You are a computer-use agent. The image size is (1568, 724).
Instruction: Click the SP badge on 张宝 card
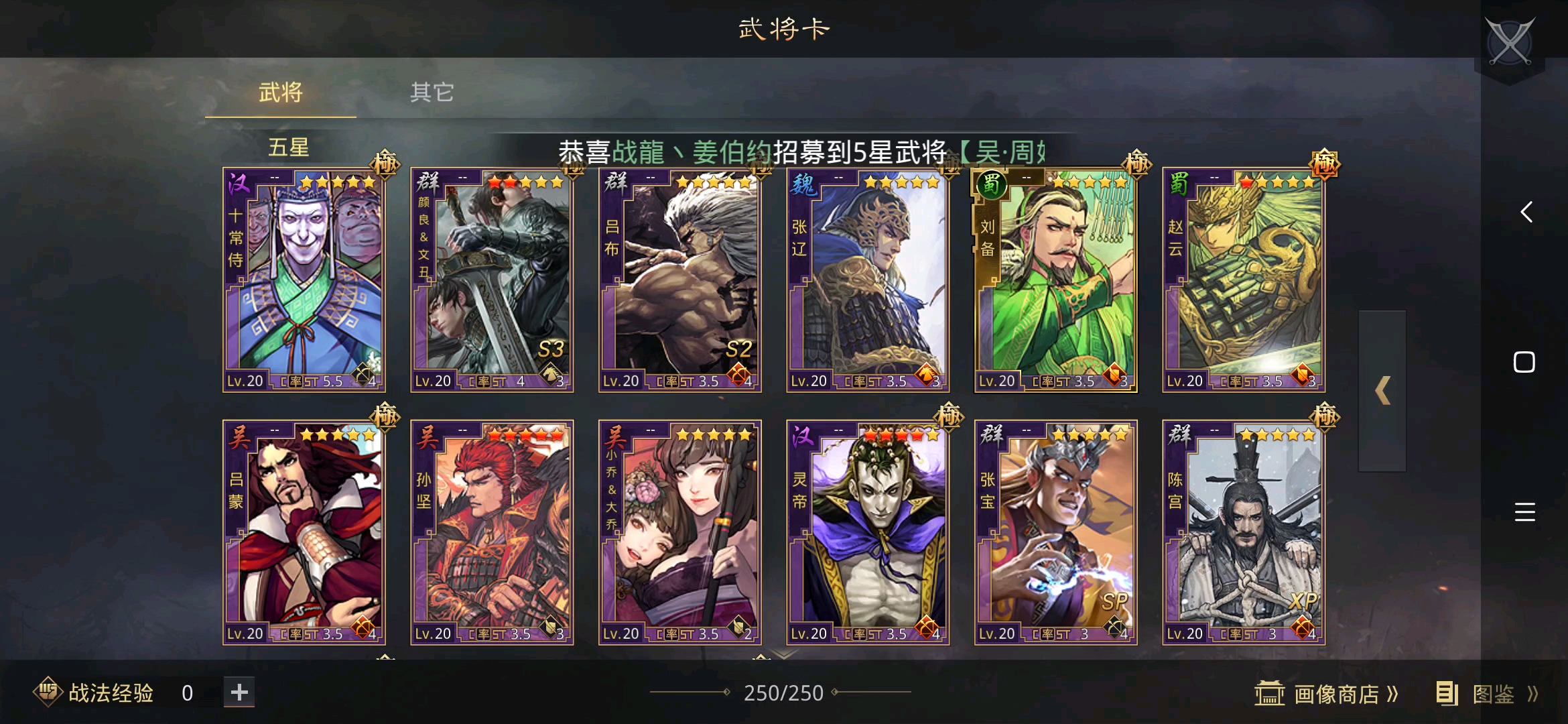(1114, 602)
